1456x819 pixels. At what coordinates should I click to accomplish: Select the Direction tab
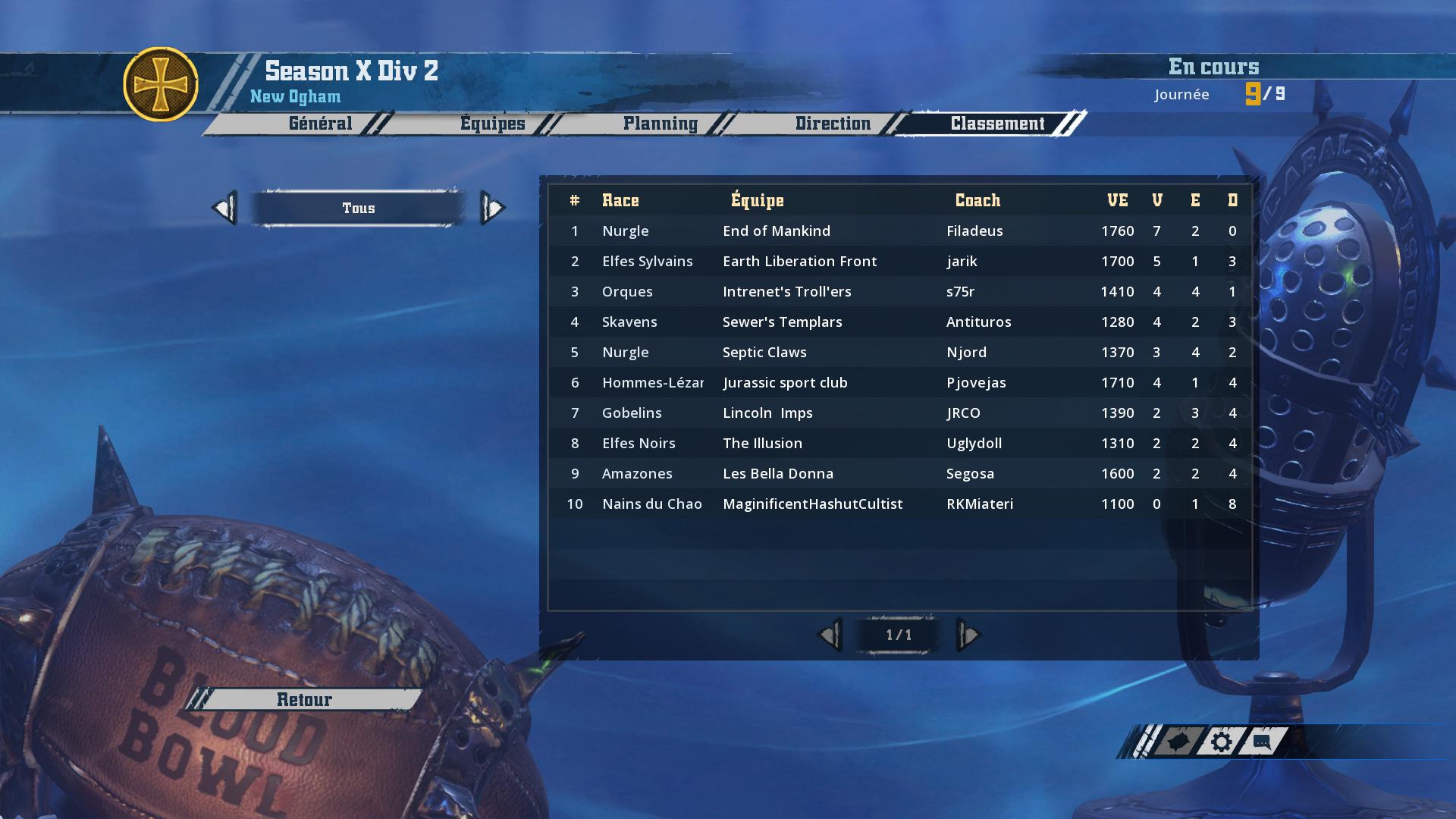(832, 124)
